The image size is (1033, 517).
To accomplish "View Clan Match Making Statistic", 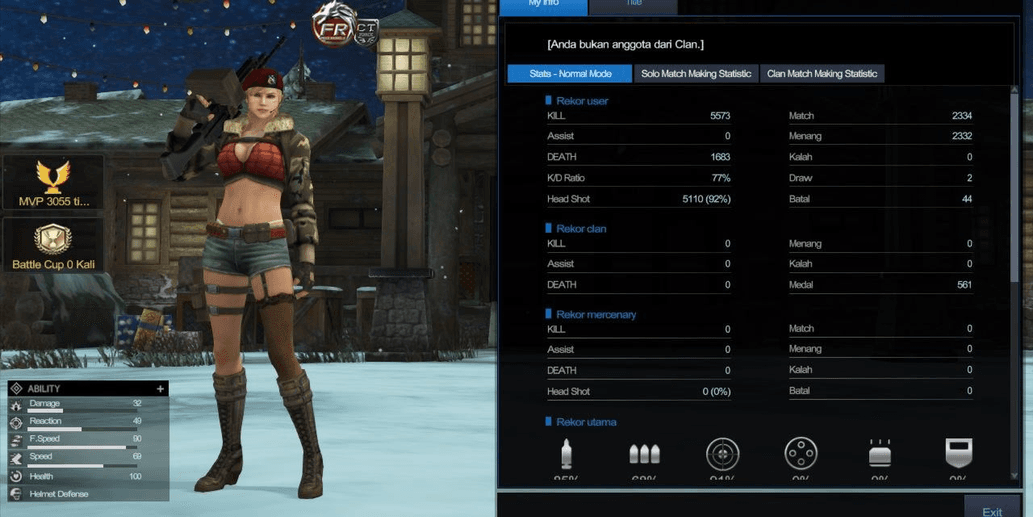I will 822,74.
